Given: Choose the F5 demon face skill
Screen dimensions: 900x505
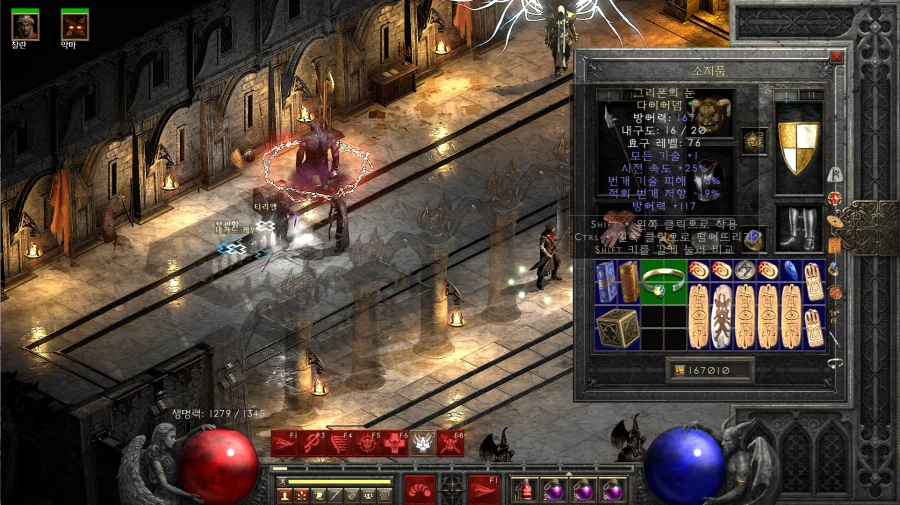Looking at the screenshot, I should [368, 442].
